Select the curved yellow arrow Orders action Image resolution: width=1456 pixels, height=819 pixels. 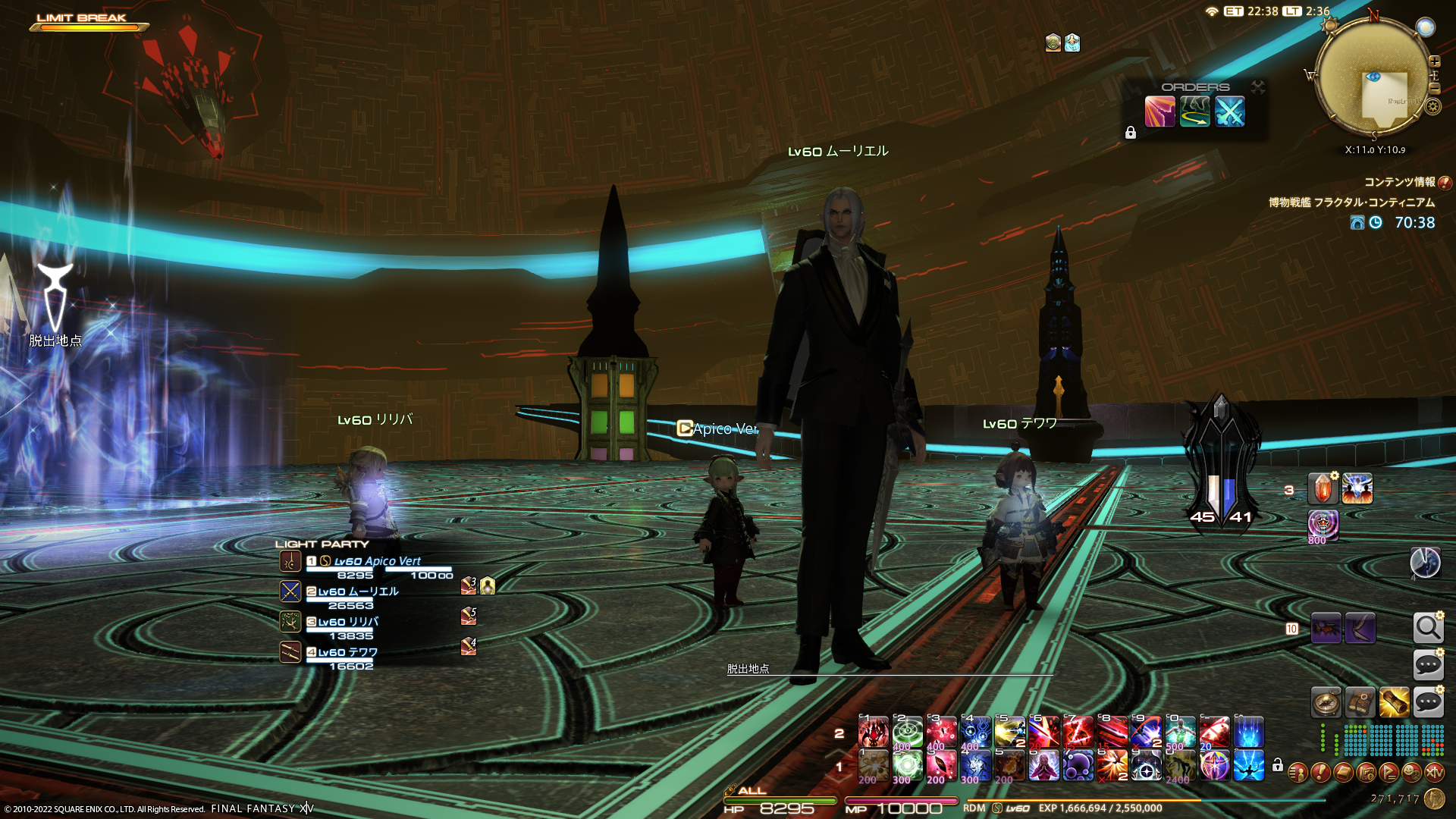[x=1194, y=112]
